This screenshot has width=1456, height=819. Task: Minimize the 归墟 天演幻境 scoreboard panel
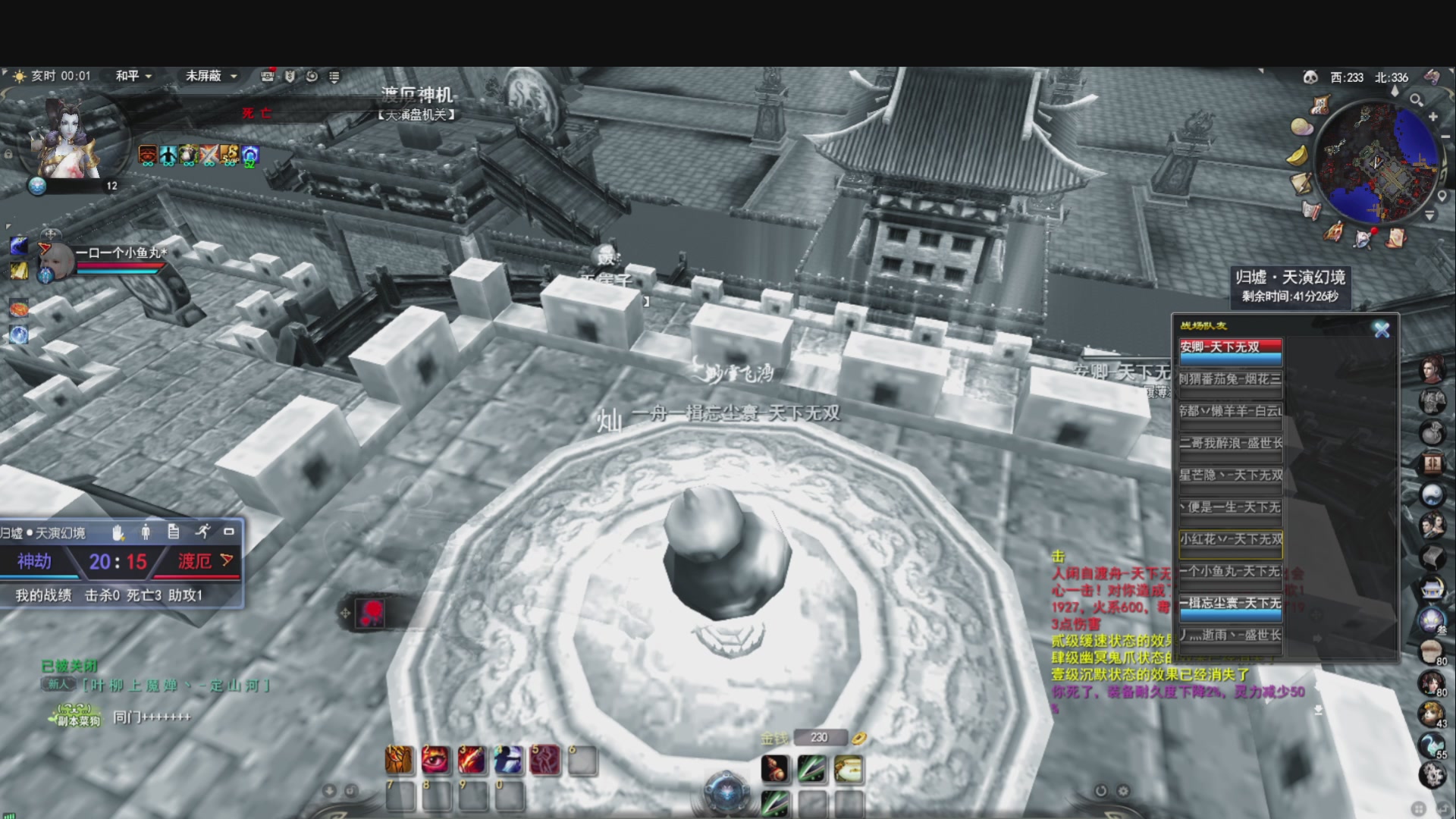(x=228, y=532)
